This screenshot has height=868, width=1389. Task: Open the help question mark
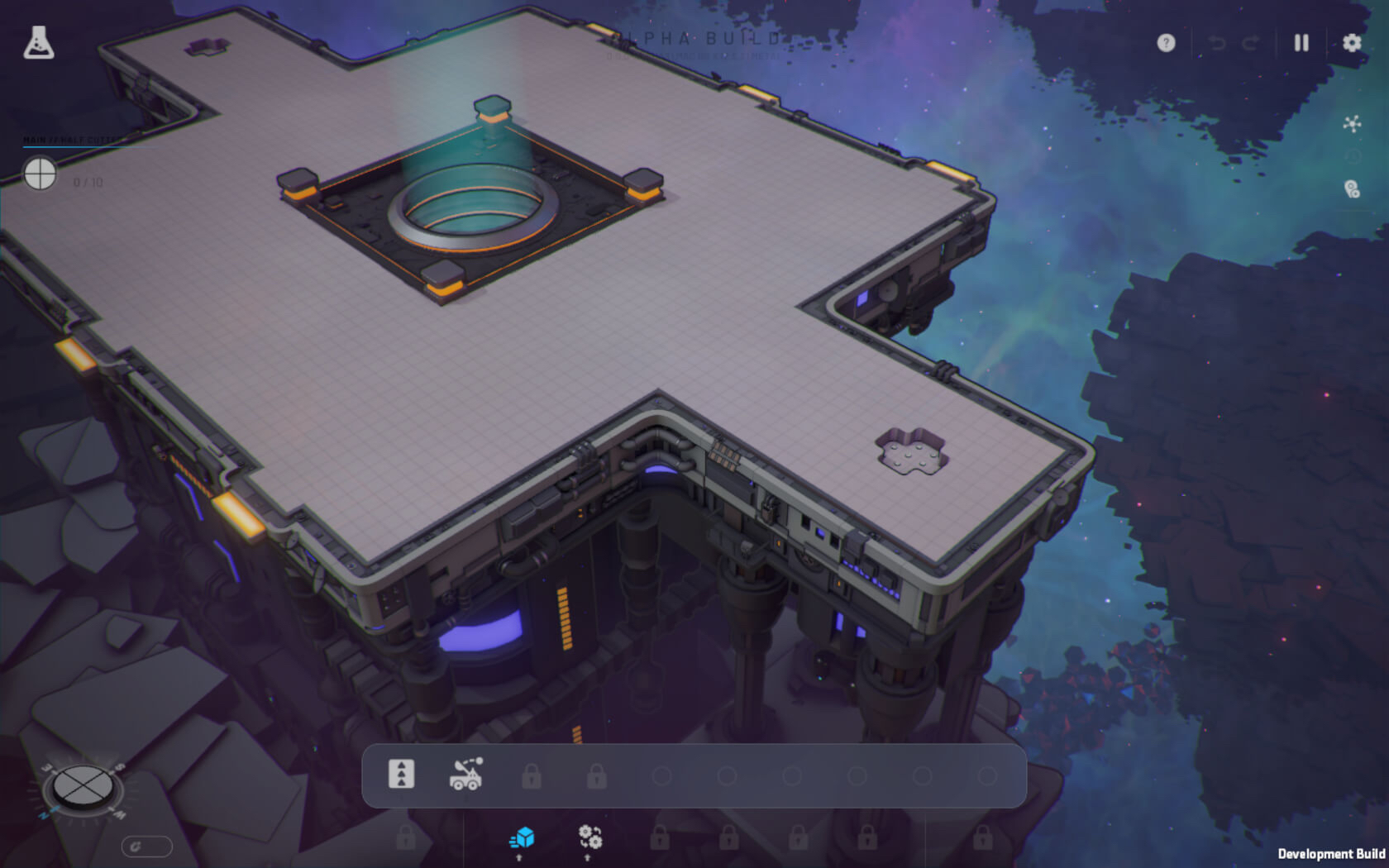(1166, 43)
